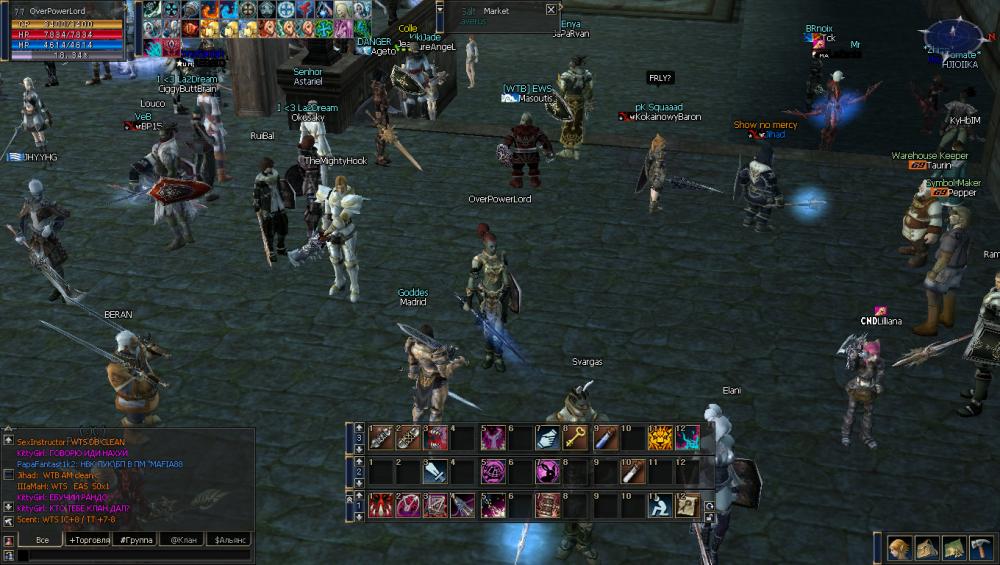This screenshot has width=1000, height=565.
Task: Activate the sit/stand action icon
Action: 660,505
